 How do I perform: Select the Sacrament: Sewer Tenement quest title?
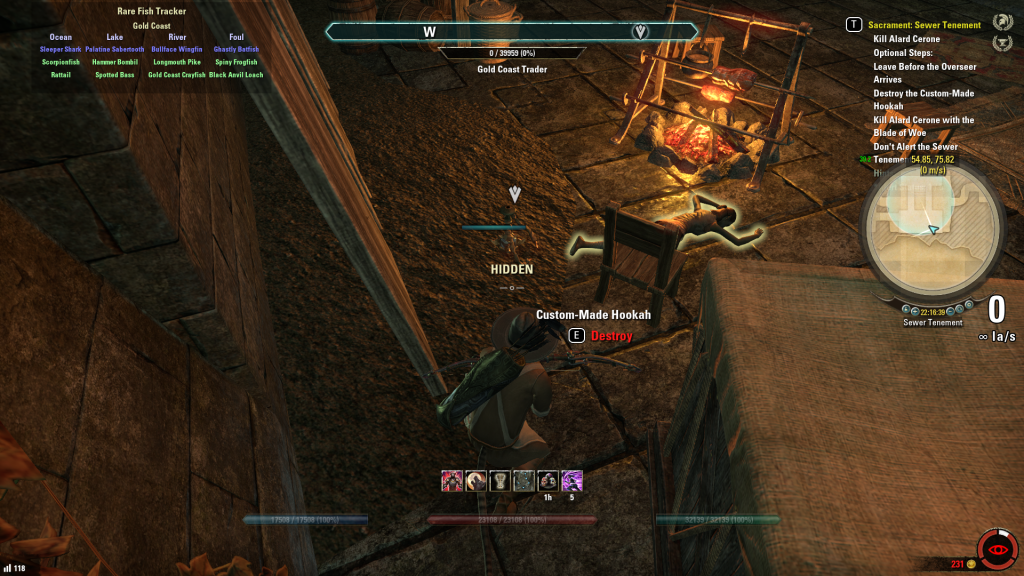(924, 25)
